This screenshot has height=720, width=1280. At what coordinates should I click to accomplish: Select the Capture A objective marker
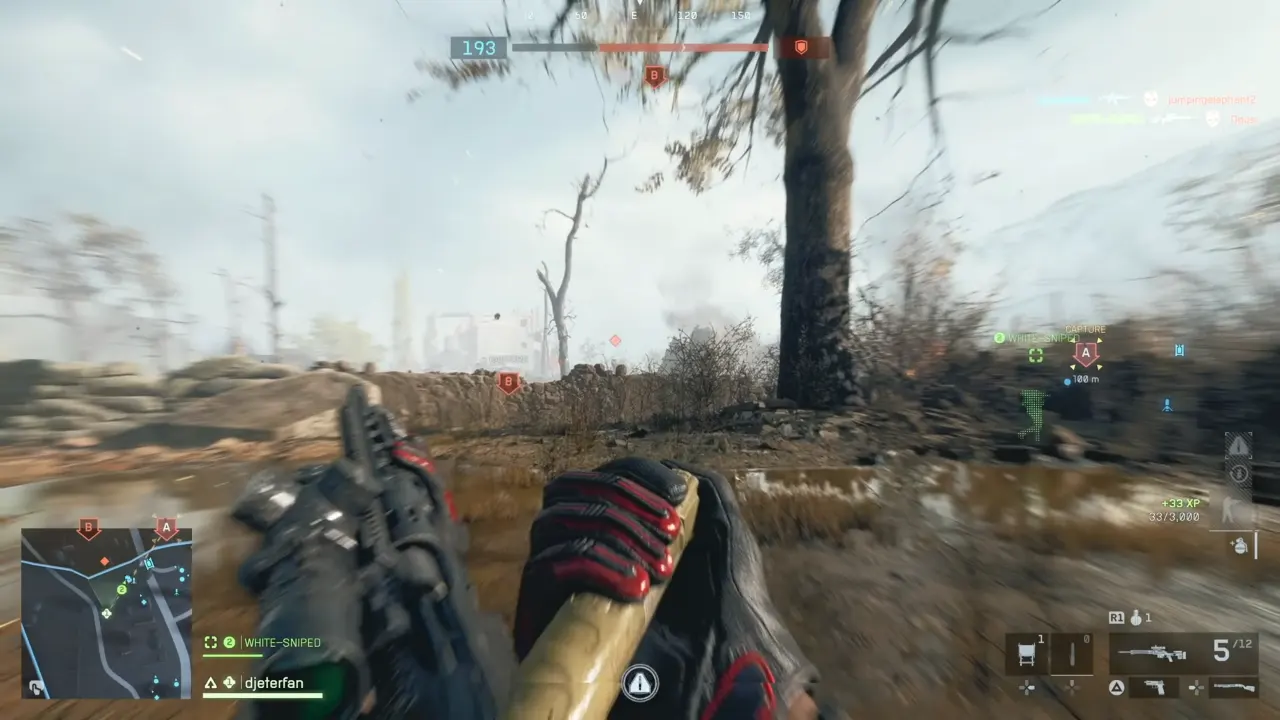point(1086,353)
